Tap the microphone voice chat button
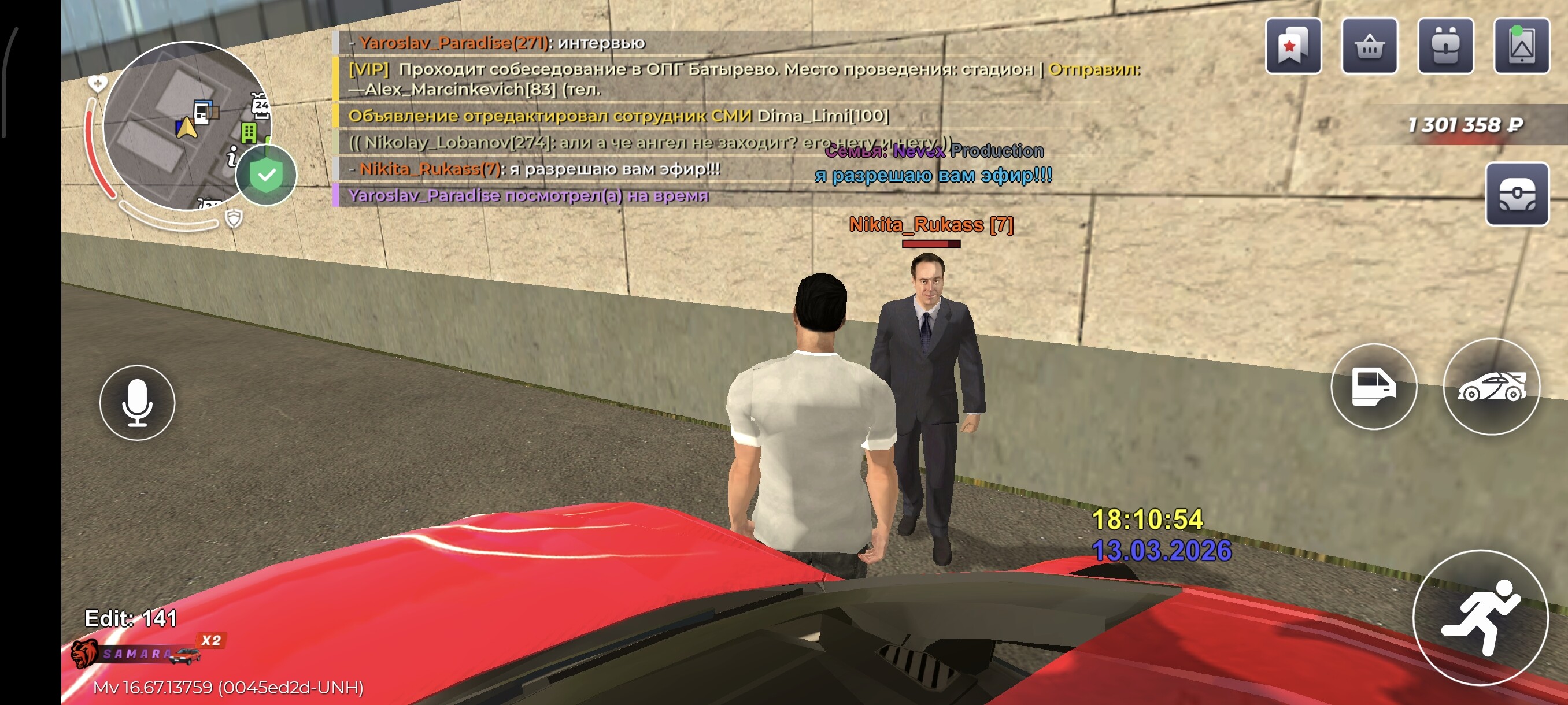Screen dimensions: 1568x705 click(137, 402)
